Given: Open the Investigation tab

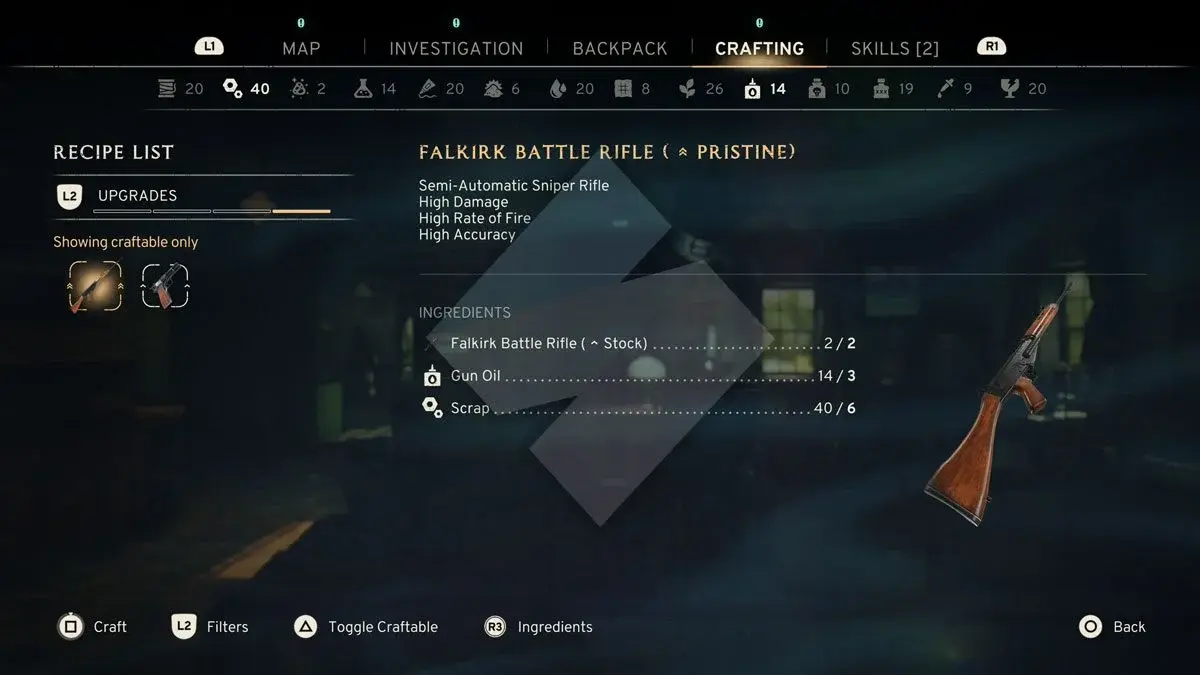Looking at the screenshot, I should point(456,48).
